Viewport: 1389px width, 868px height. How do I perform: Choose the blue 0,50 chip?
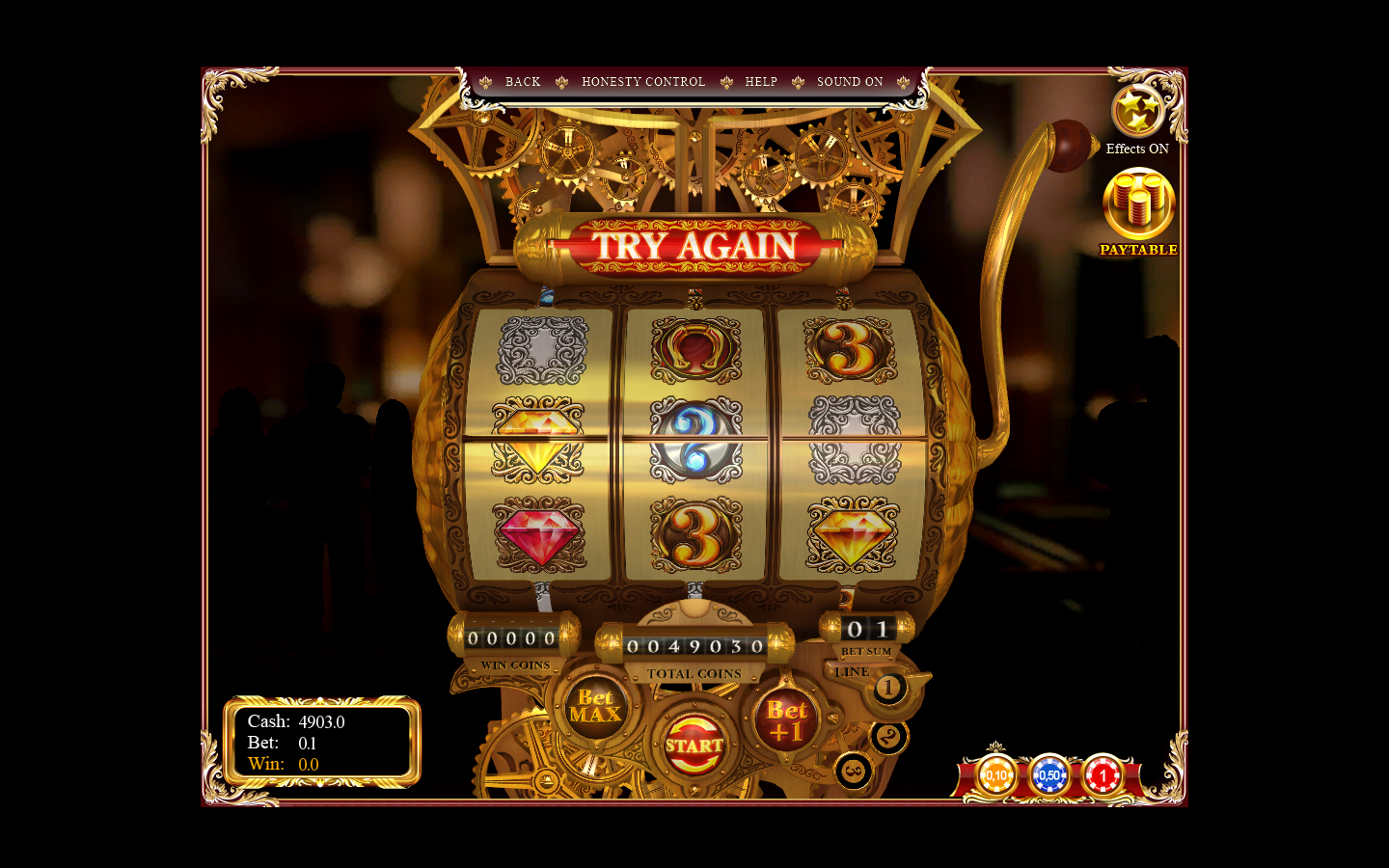point(1049,775)
